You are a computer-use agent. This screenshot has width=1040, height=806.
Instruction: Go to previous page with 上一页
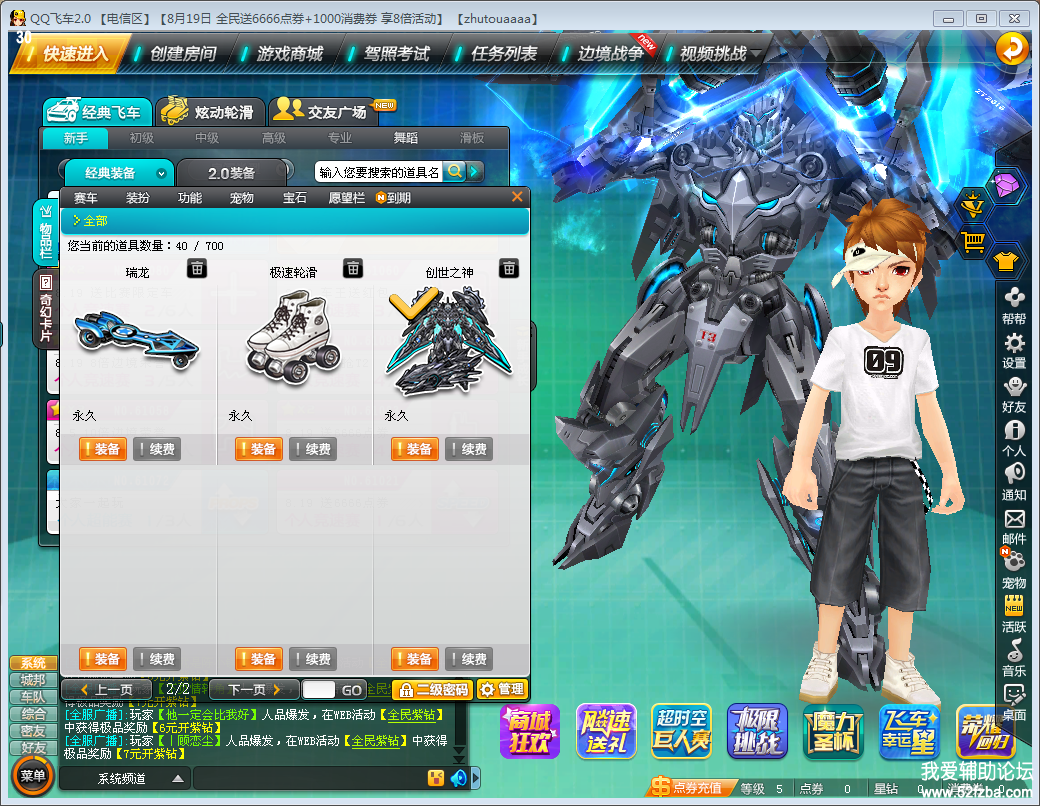click(x=107, y=689)
